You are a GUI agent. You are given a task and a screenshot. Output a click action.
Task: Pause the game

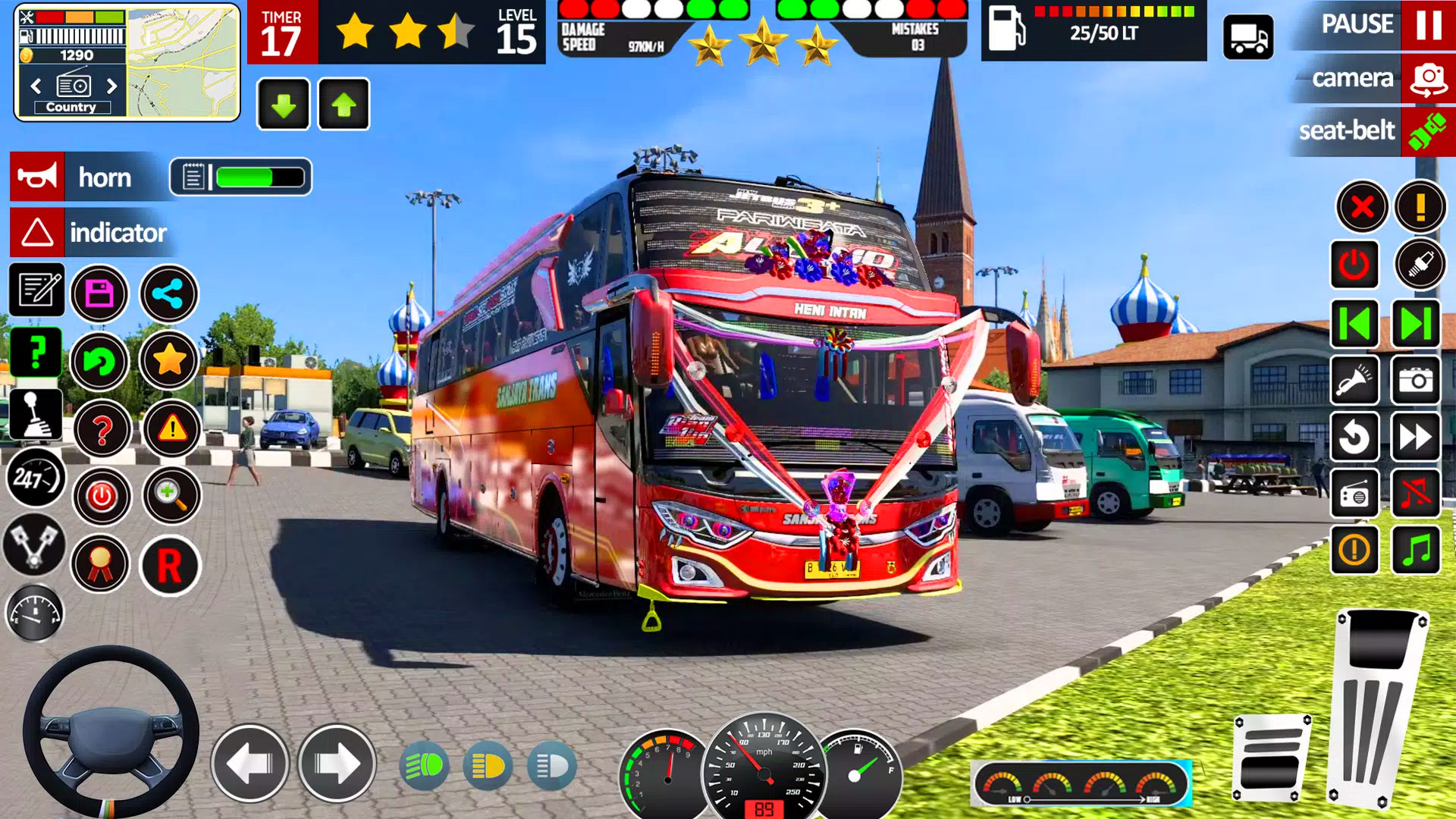coord(1428,25)
